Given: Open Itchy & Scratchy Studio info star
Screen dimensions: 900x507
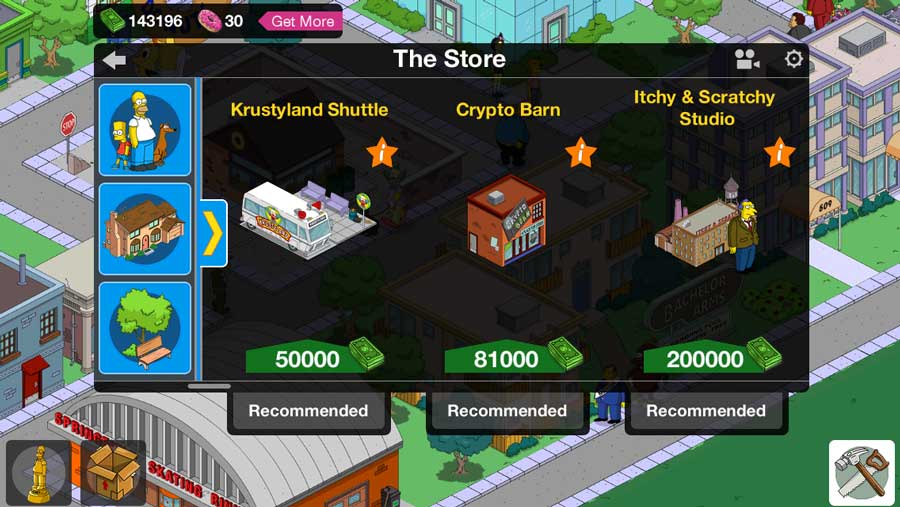Looking at the screenshot, I should [x=780, y=153].
